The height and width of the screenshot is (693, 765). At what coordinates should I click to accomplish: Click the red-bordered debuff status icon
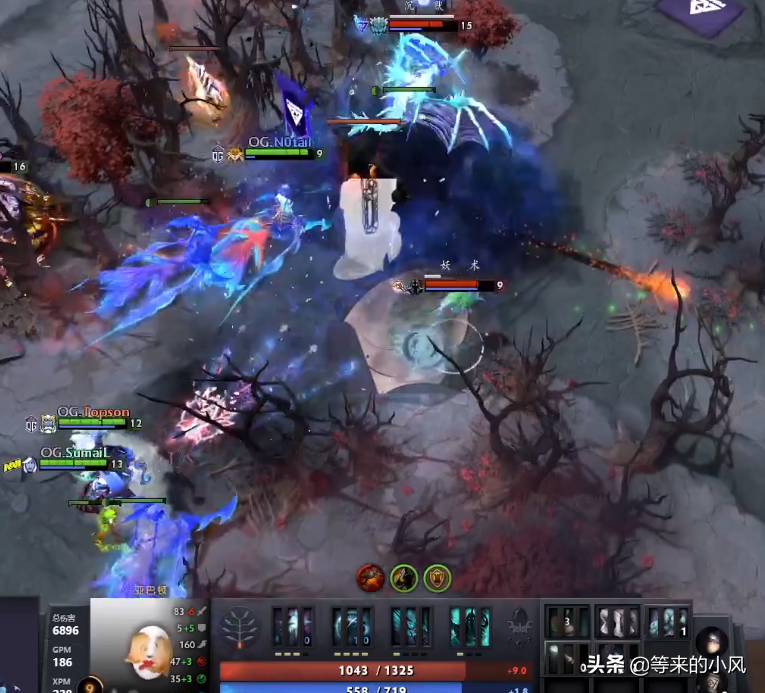[x=371, y=577]
